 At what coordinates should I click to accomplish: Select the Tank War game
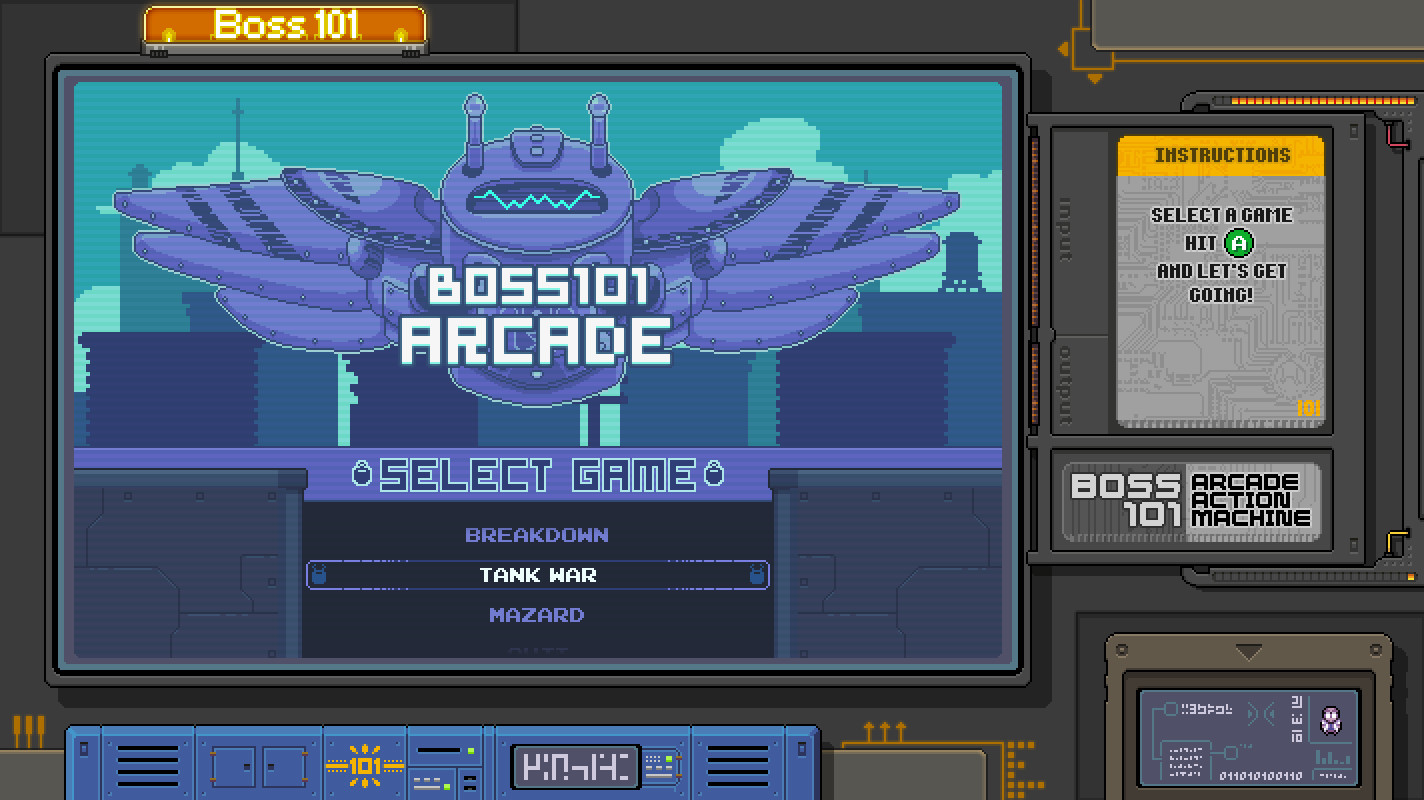pos(537,575)
